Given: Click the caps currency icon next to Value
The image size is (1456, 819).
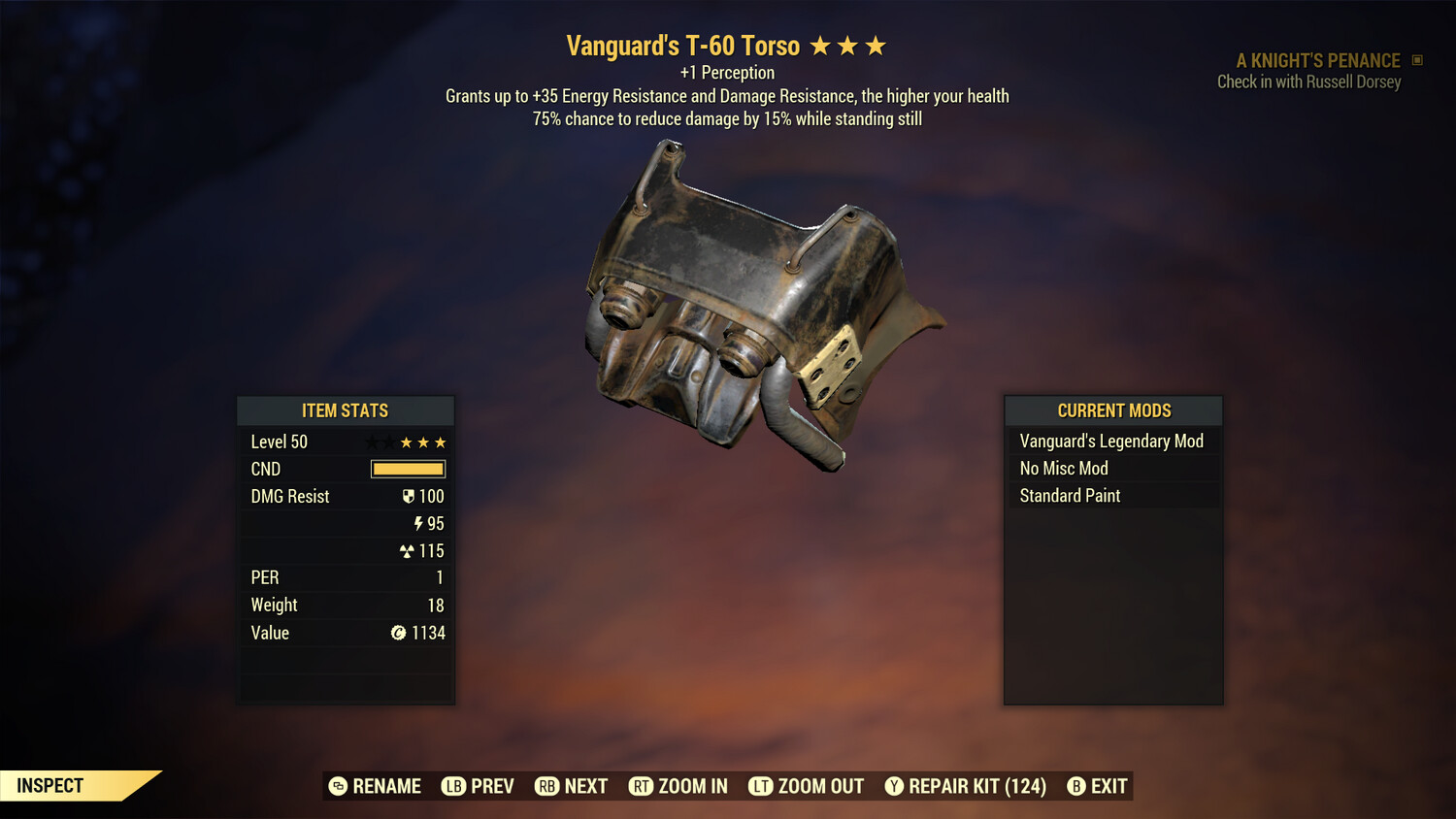Looking at the screenshot, I should click(x=398, y=633).
